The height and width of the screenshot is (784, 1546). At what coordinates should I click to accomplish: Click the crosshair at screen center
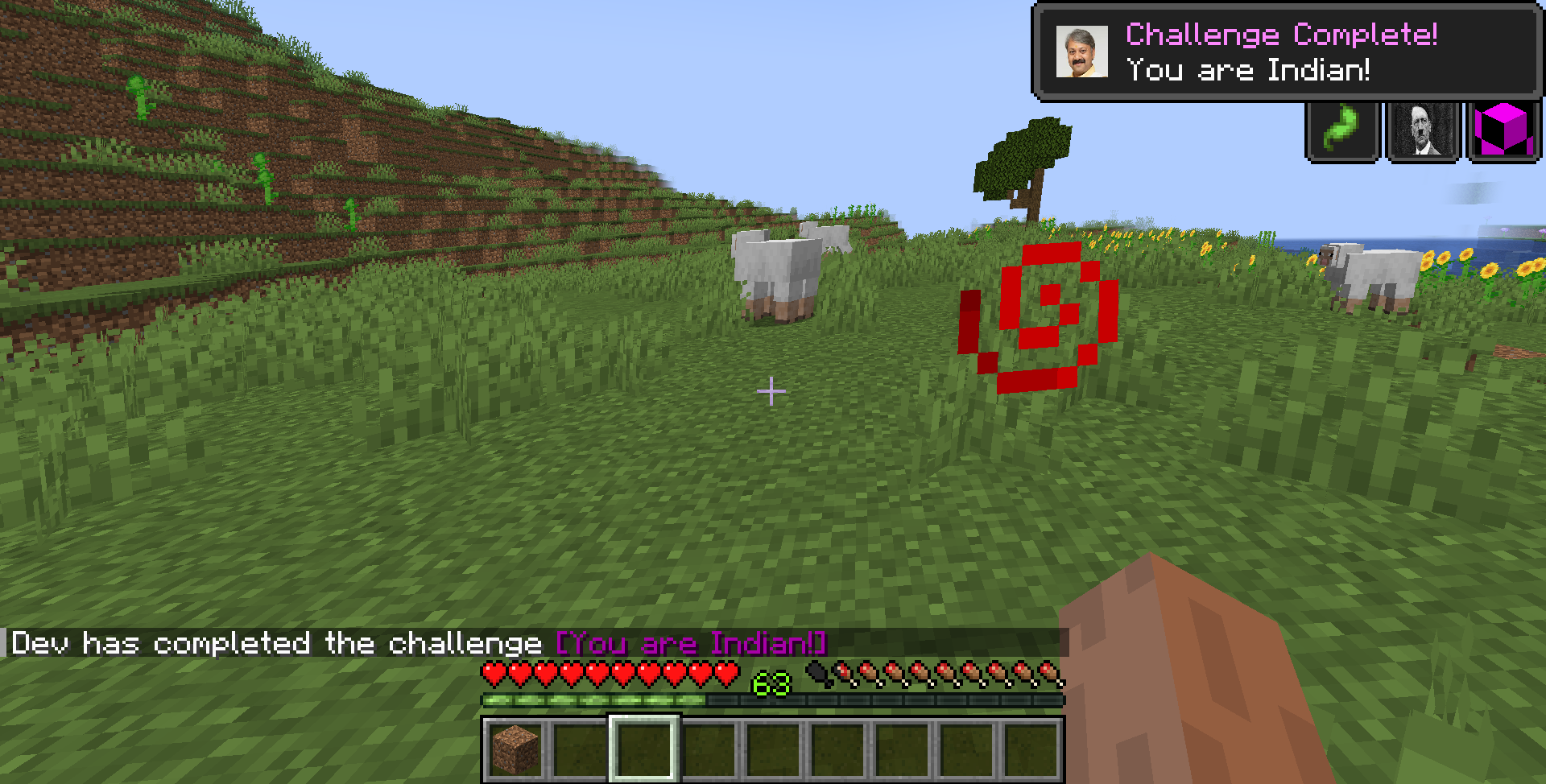pos(771,390)
